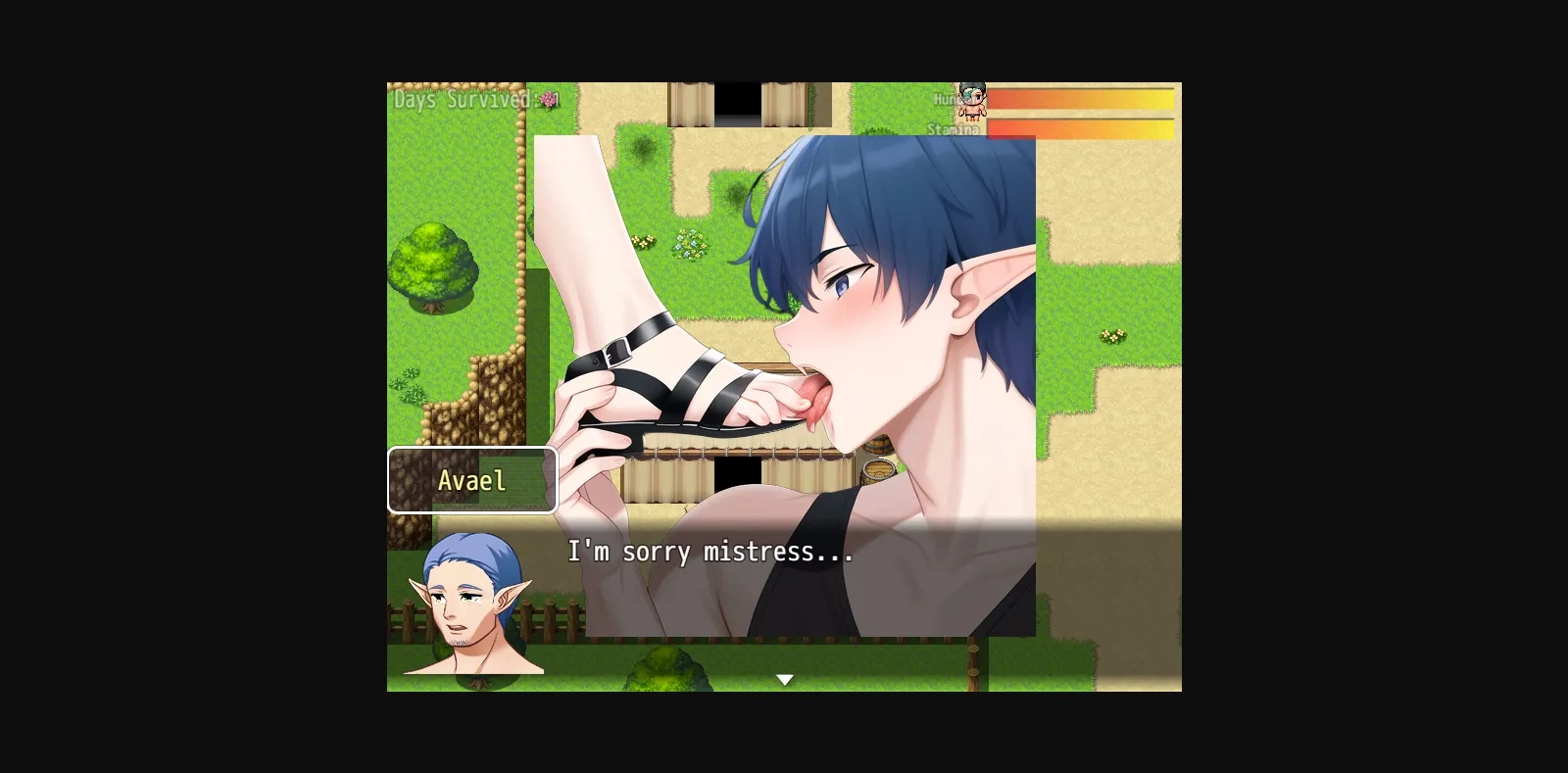This screenshot has height=773, width=1568.
Task: Click the yellow flowers on the right grass
Action: 1112,334
